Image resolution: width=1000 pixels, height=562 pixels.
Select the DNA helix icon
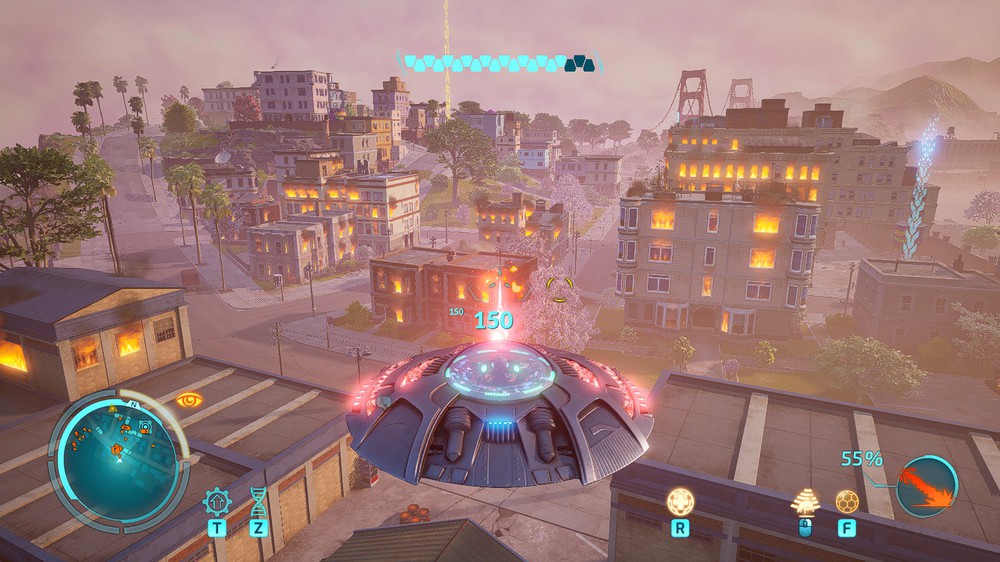(x=259, y=500)
